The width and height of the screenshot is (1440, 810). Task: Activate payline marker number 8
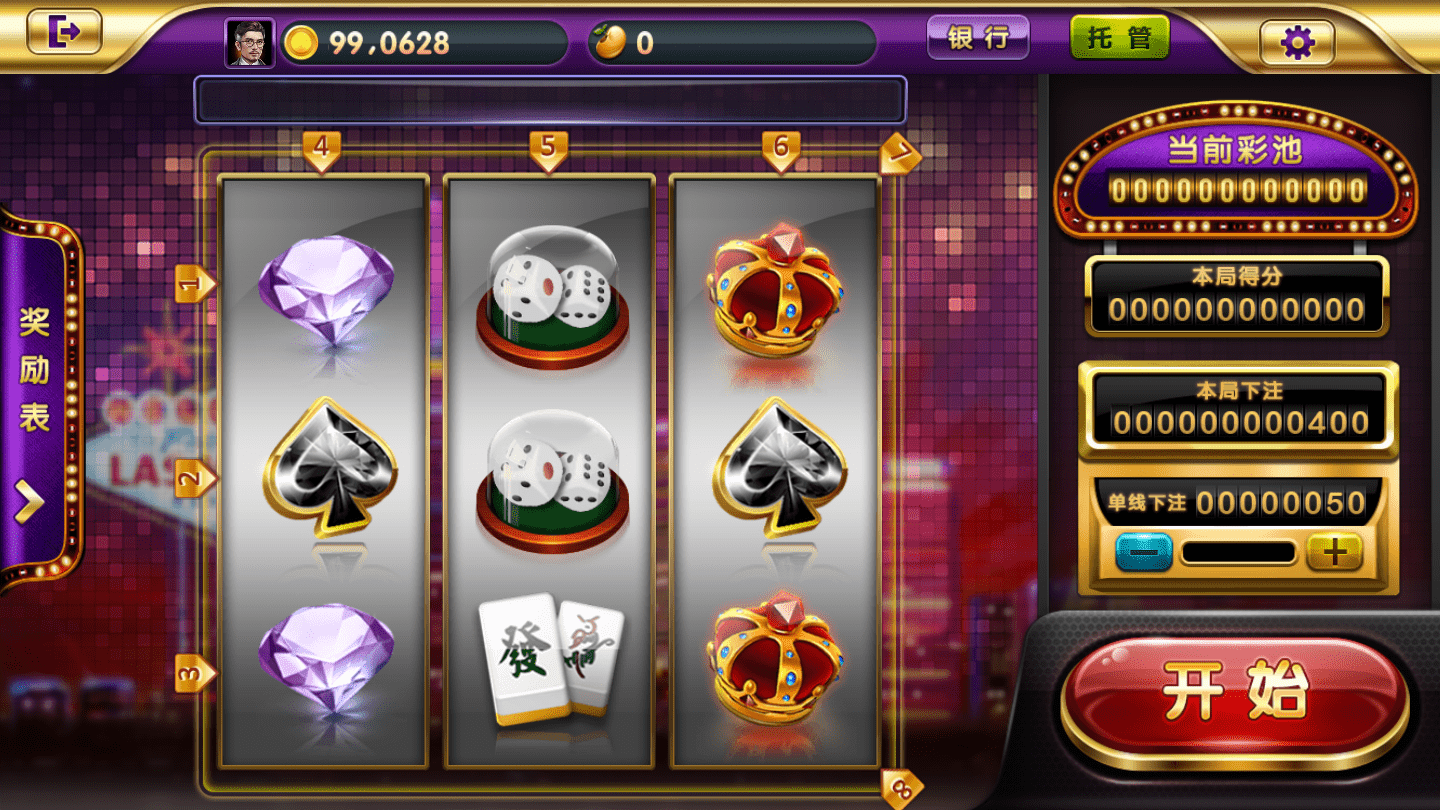pos(901,788)
